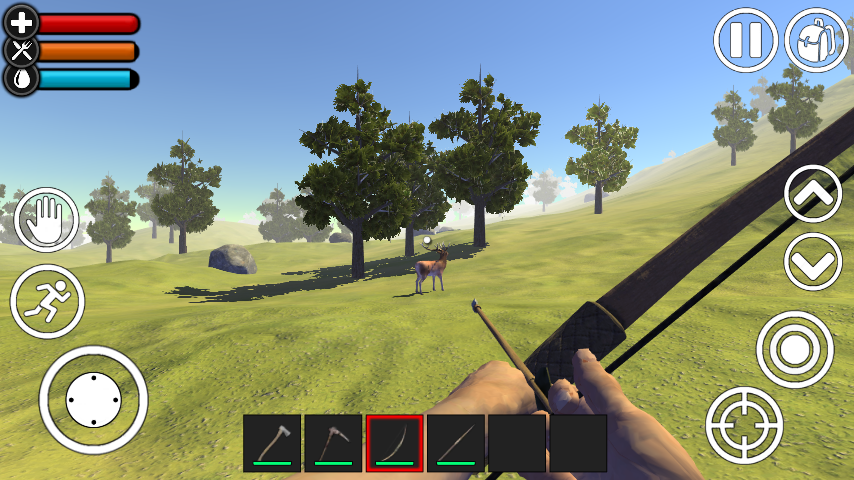Screen dimensions: 854x480
Task: Equip the spear from the hotbar
Action: [456, 443]
